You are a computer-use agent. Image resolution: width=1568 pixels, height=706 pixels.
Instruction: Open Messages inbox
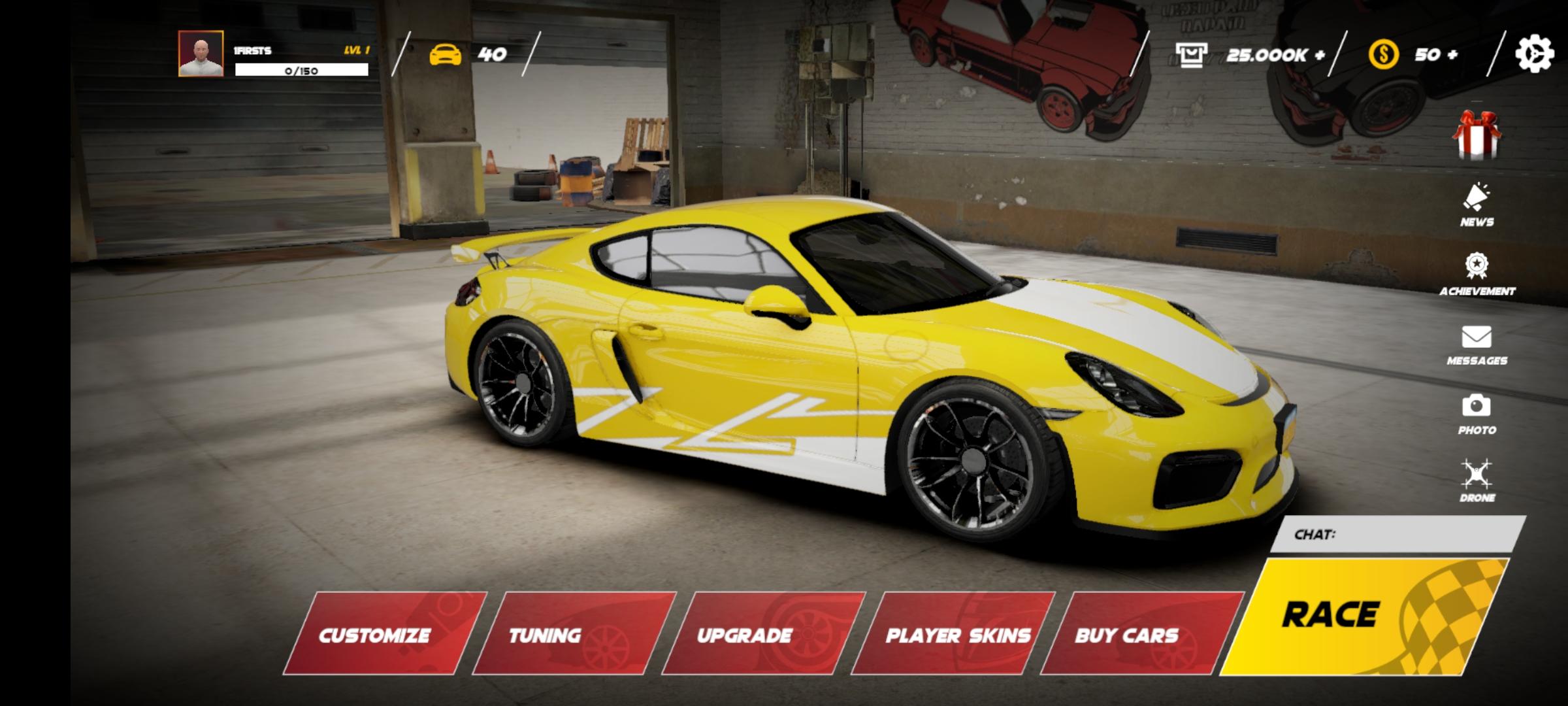tap(1477, 345)
